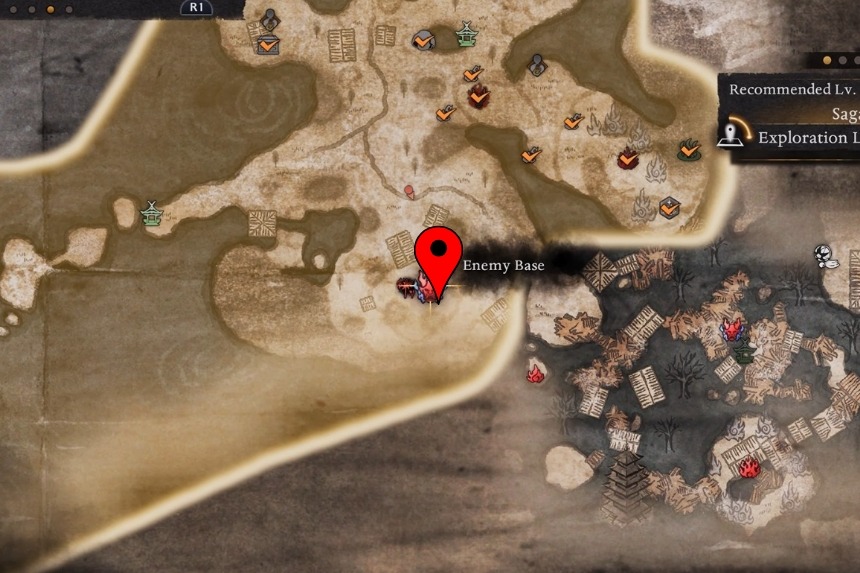Select the small pink pin on the path
The image size is (860, 573).
tap(409, 190)
